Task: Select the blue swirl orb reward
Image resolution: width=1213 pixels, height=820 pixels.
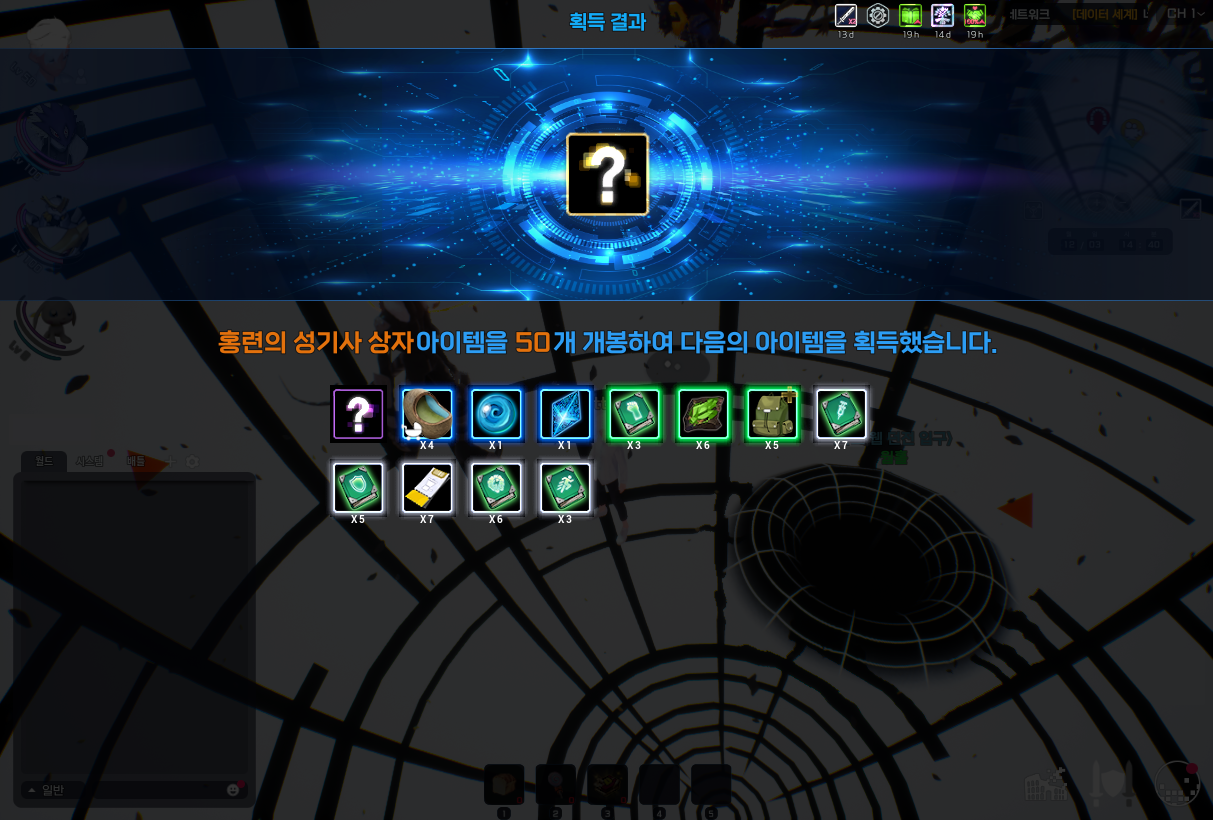Action: click(496, 414)
